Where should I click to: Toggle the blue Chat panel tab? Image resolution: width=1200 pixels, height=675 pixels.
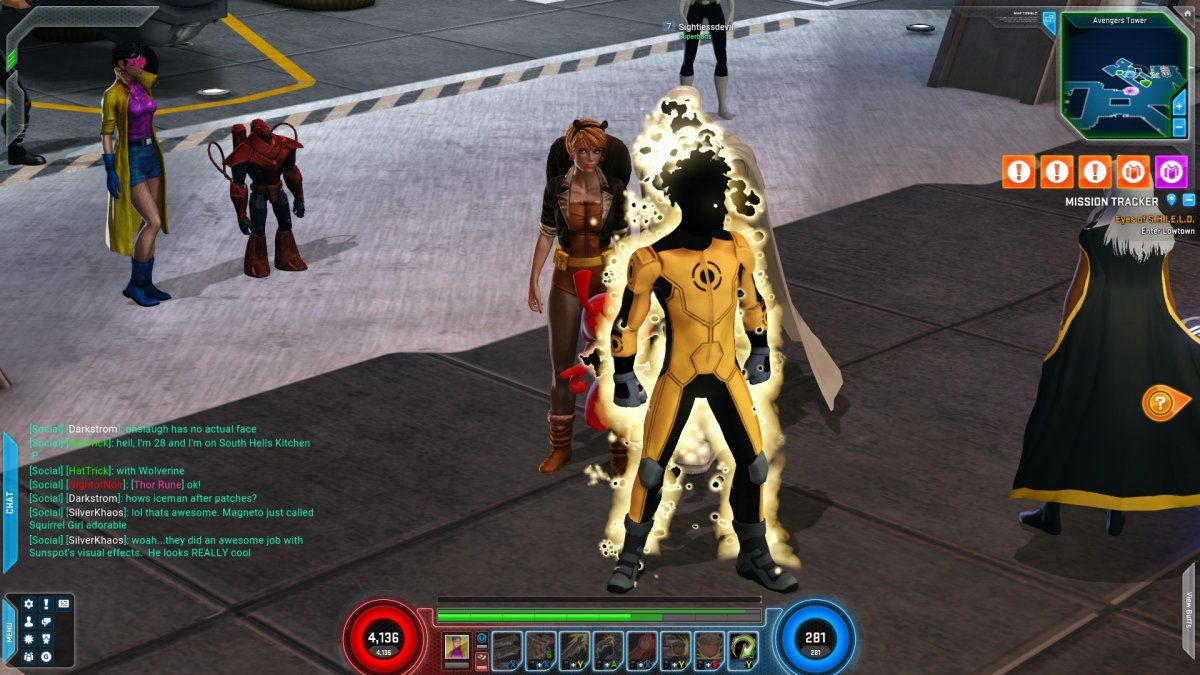(x=10, y=502)
